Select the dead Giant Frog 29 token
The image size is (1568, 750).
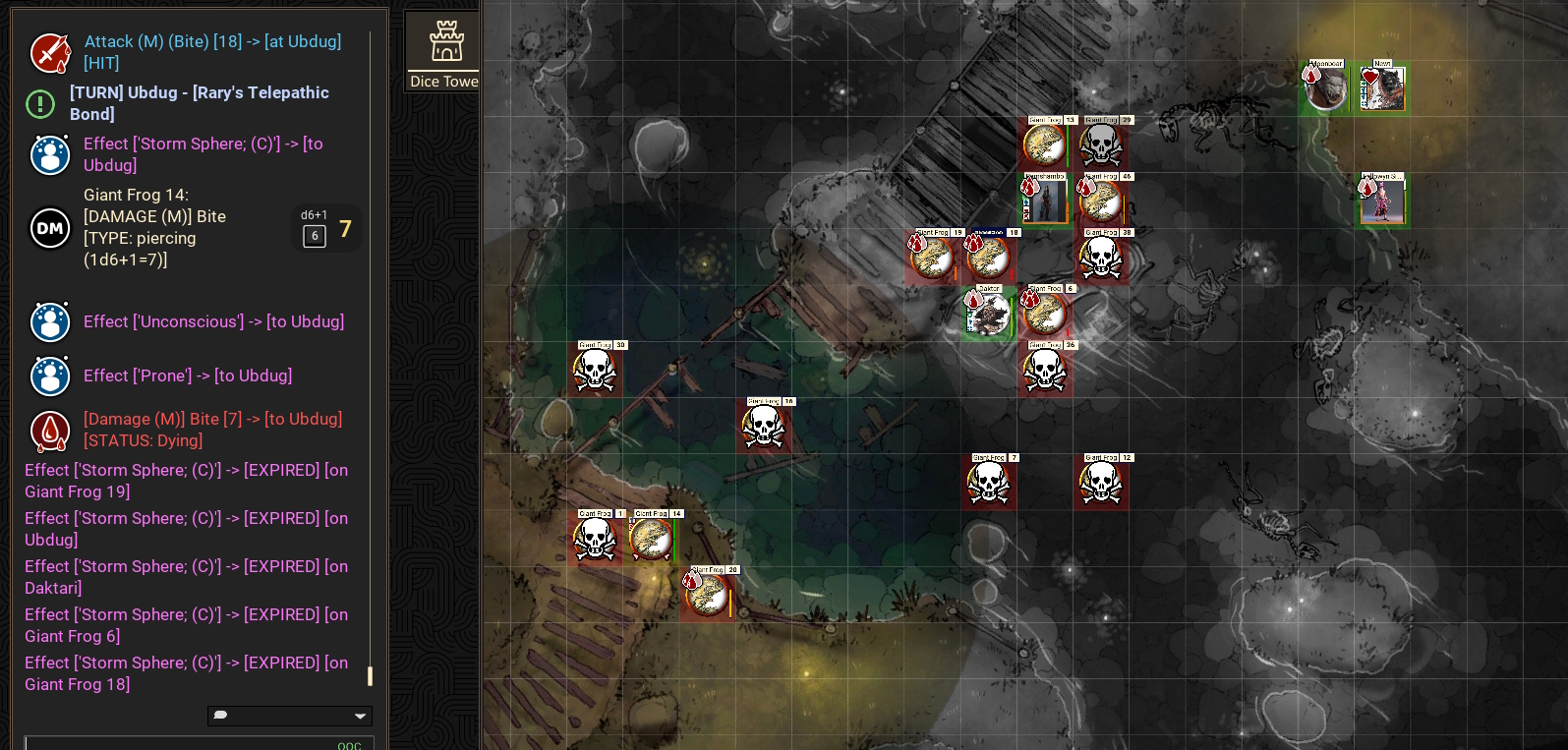pyautogui.click(x=1101, y=145)
